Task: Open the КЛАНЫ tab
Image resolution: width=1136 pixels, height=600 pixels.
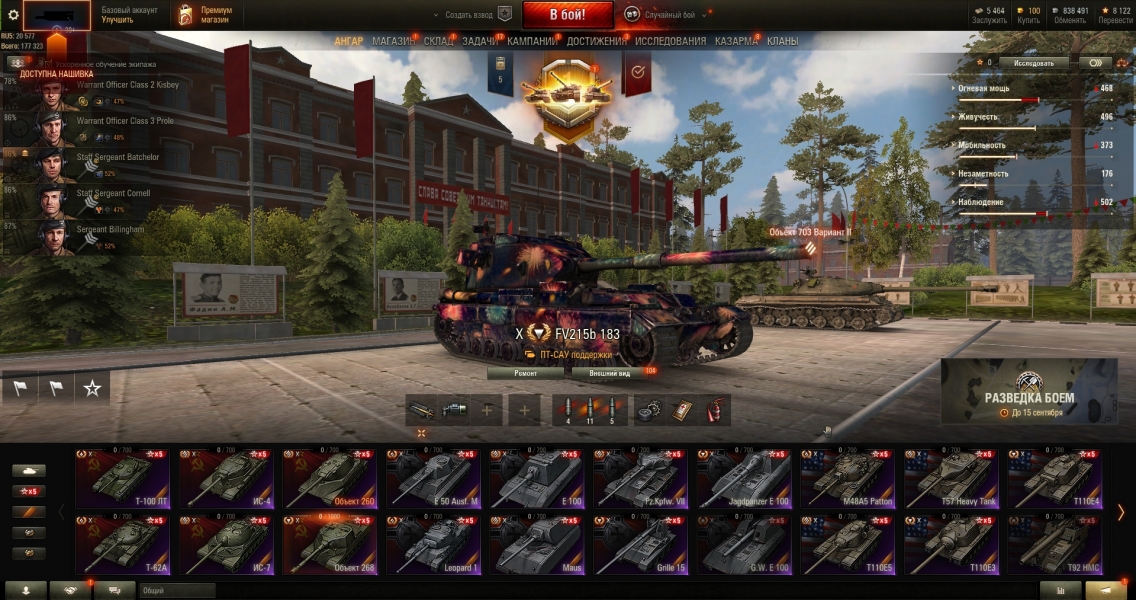Action: click(x=782, y=41)
